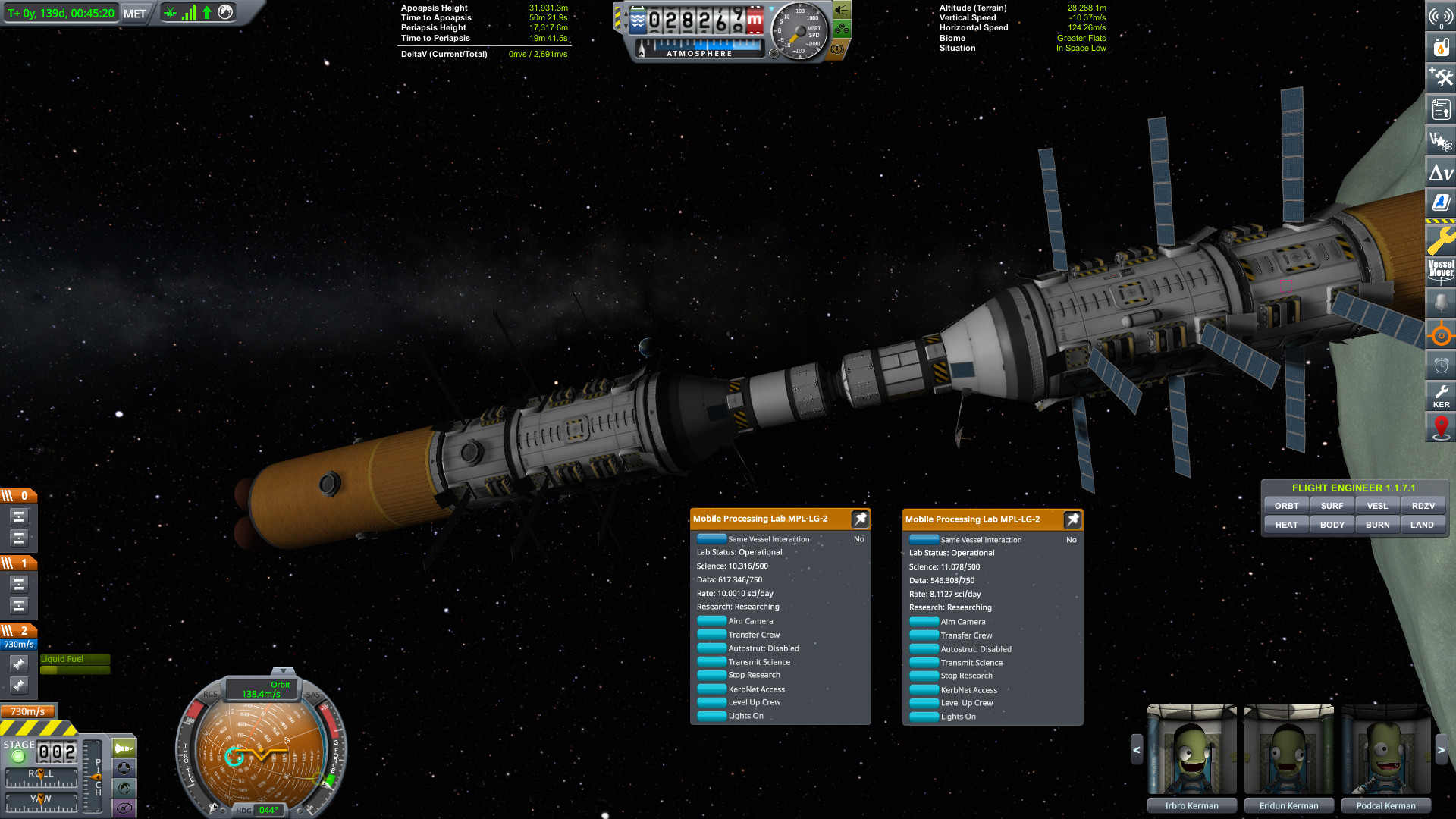1456x819 pixels.
Task: Open the alarm clock toolbar icon
Action: [1441, 366]
